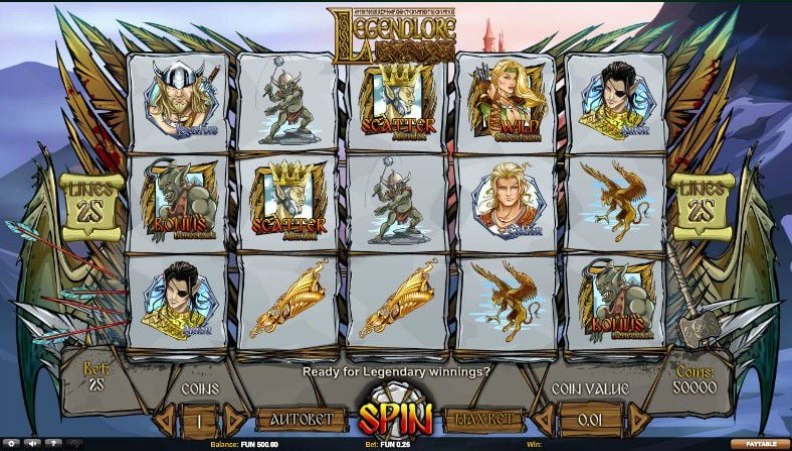
Task: Toggle sound with the speaker icon
Action: tap(32, 443)
